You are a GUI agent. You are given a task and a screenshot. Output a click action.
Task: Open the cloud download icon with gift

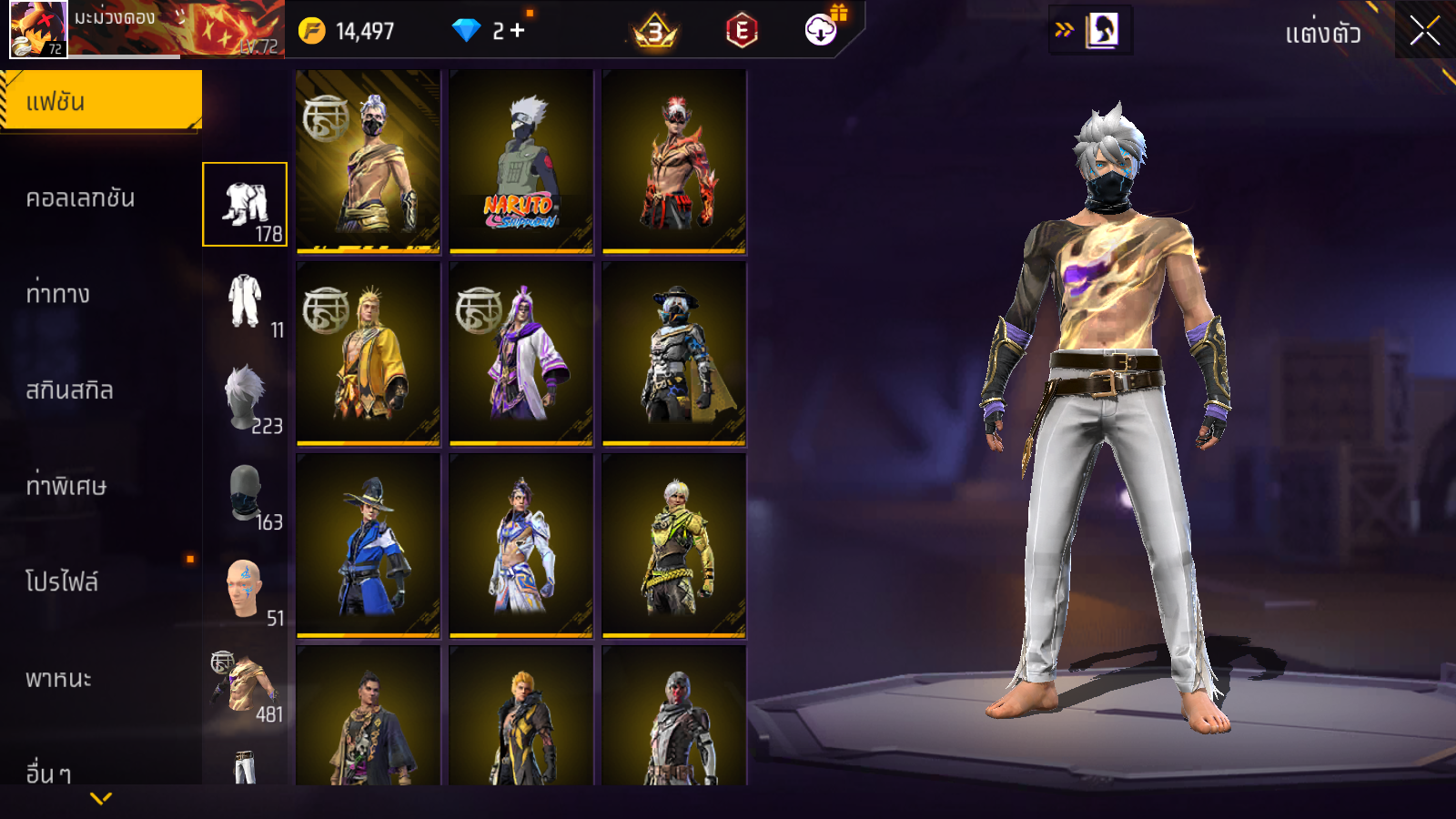pos(822,30)
